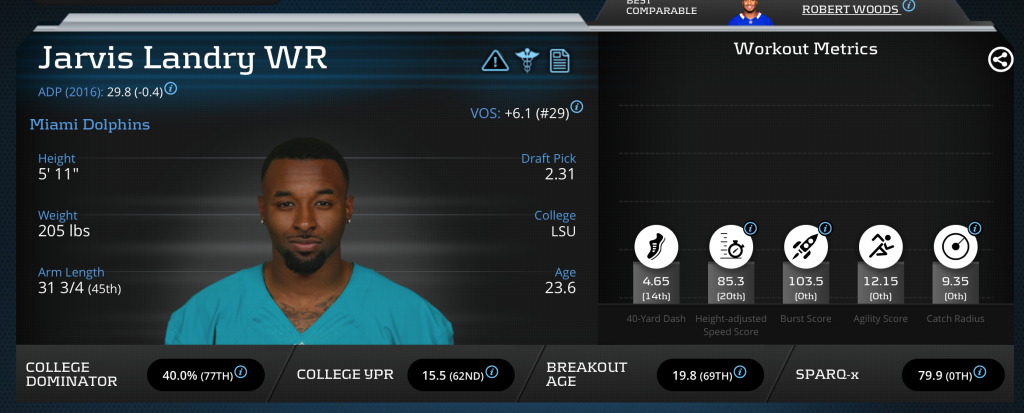Select the Burst Score rocket icon

pyautogui.click(x=806, y=245)
